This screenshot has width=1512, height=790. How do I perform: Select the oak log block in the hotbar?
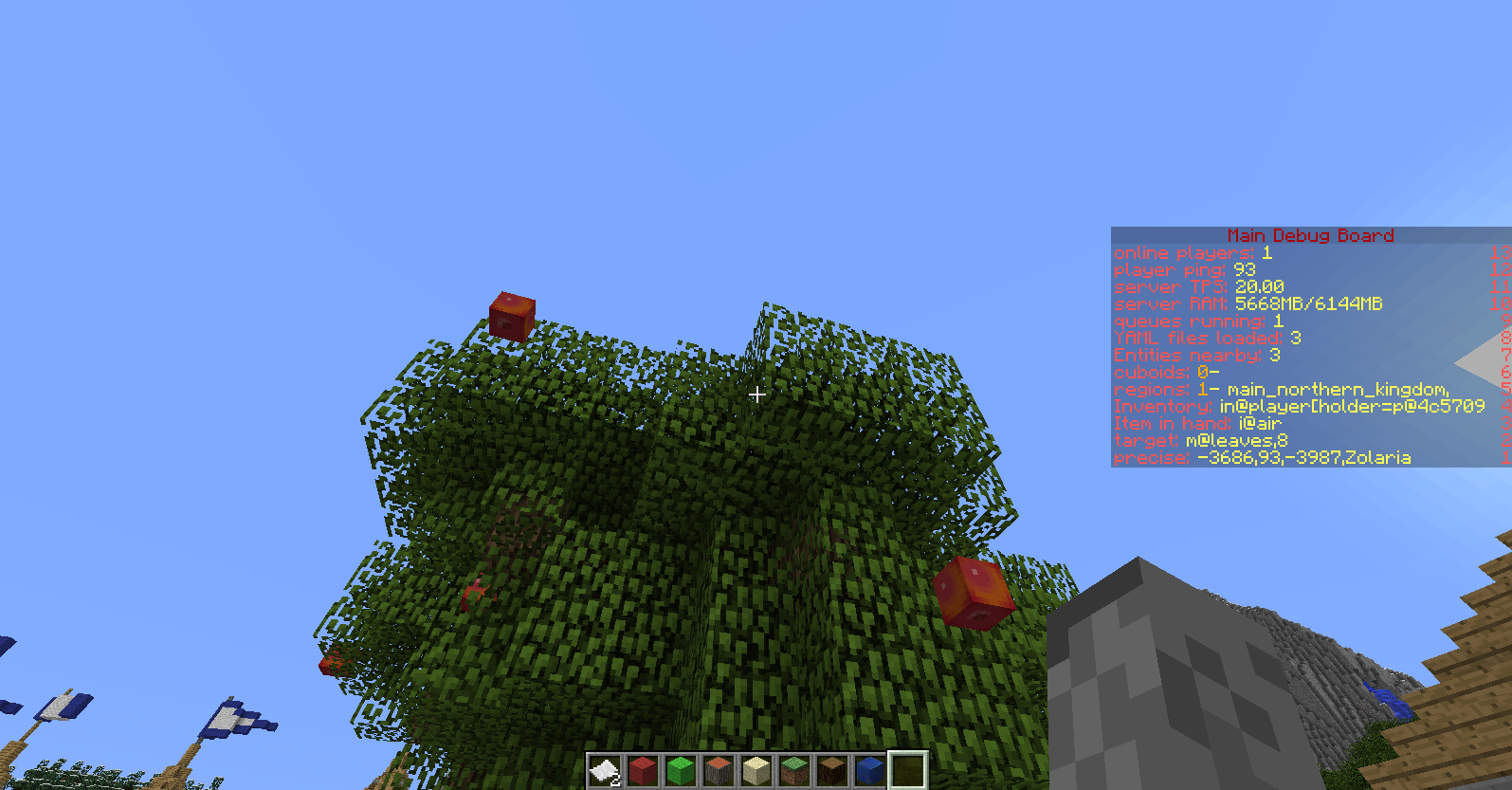831,771
